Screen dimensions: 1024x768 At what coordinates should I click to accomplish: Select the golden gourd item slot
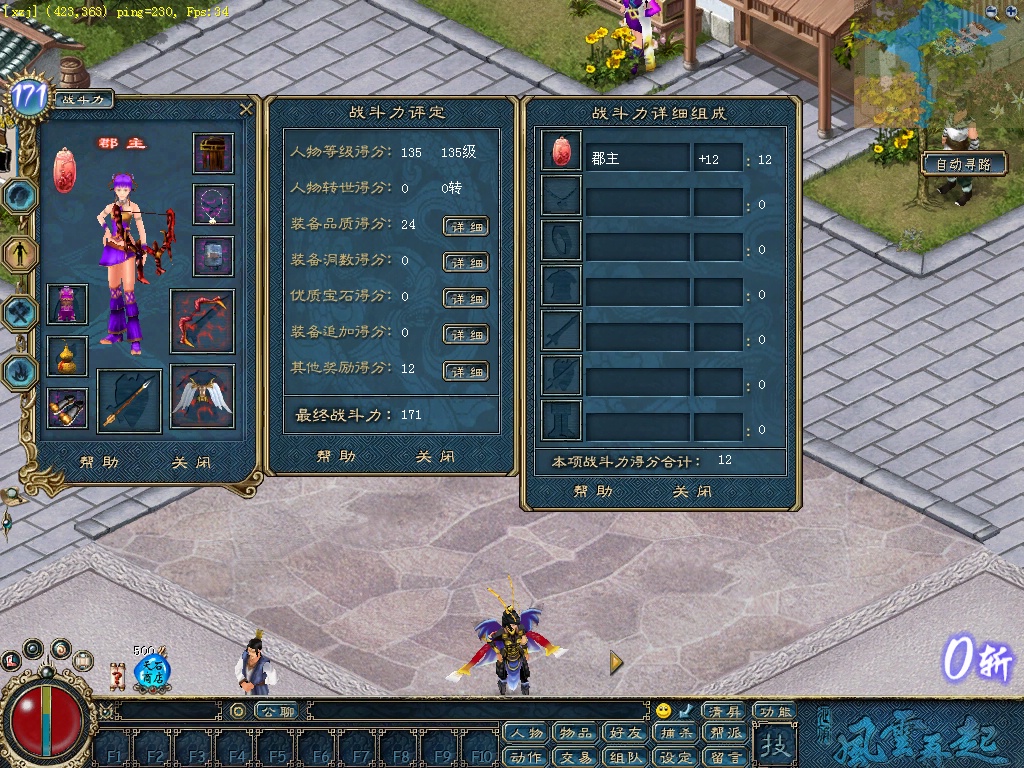click(x=67, y=356)
